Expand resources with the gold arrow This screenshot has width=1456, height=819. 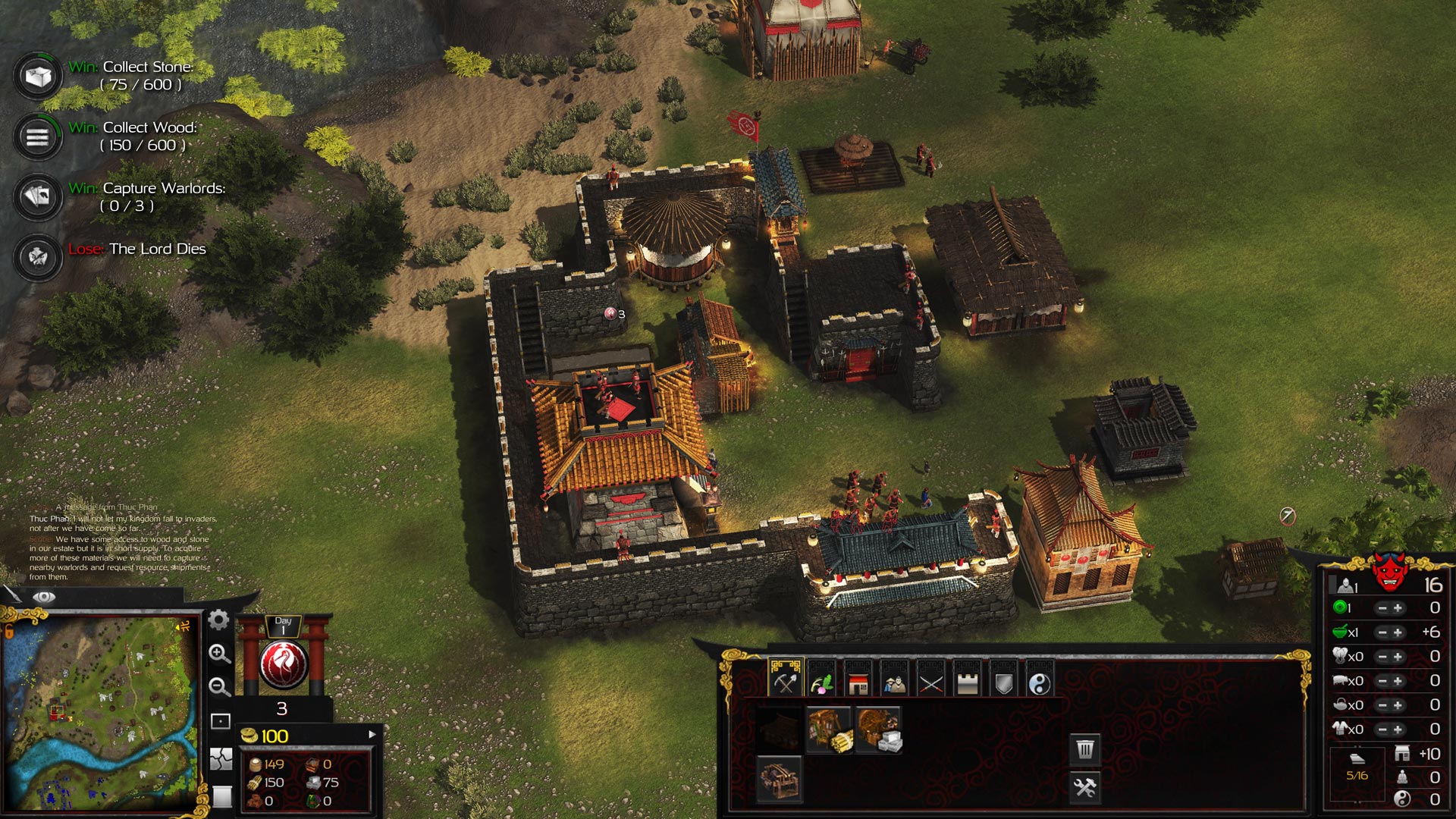click(372, 735)
